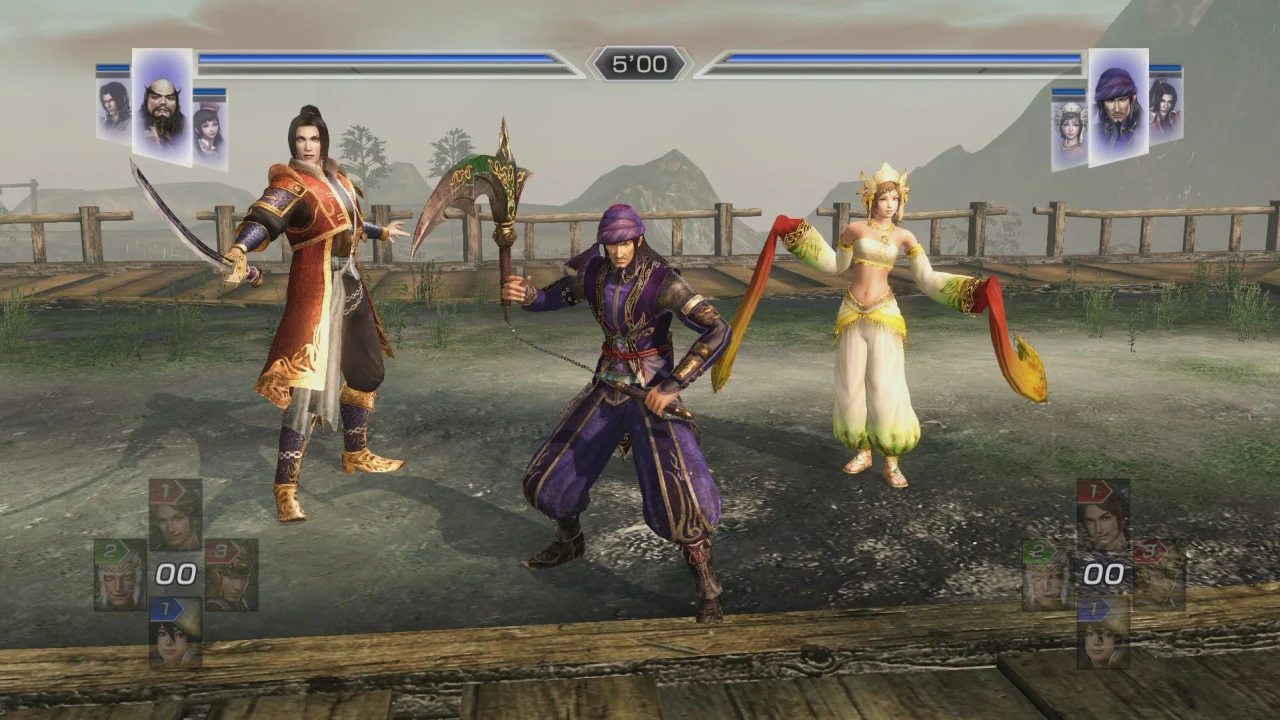Click the 5'00 match timer display
The image size is (1280, 720).
[640, 63]
